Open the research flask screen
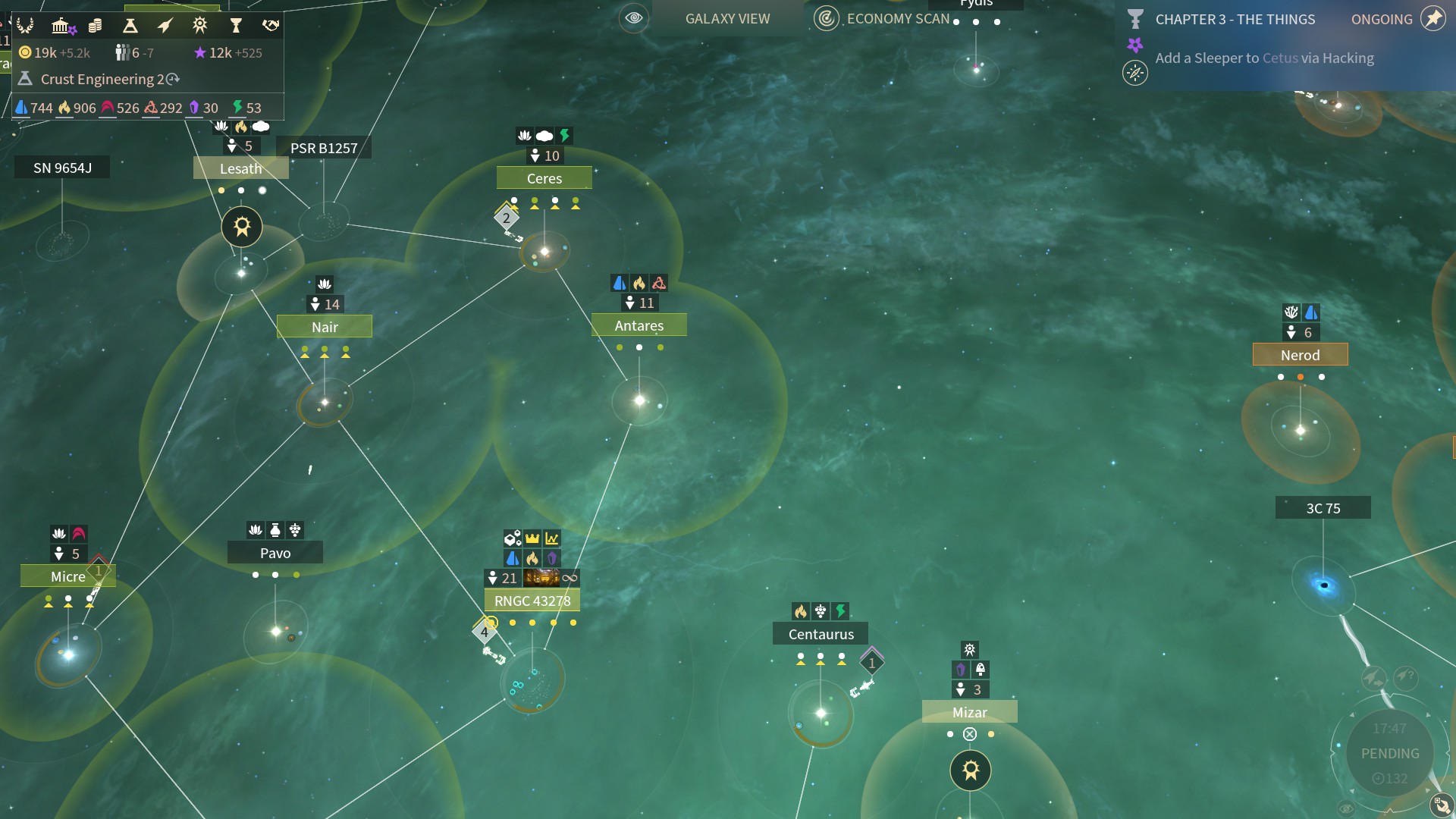 coord(130,26)
